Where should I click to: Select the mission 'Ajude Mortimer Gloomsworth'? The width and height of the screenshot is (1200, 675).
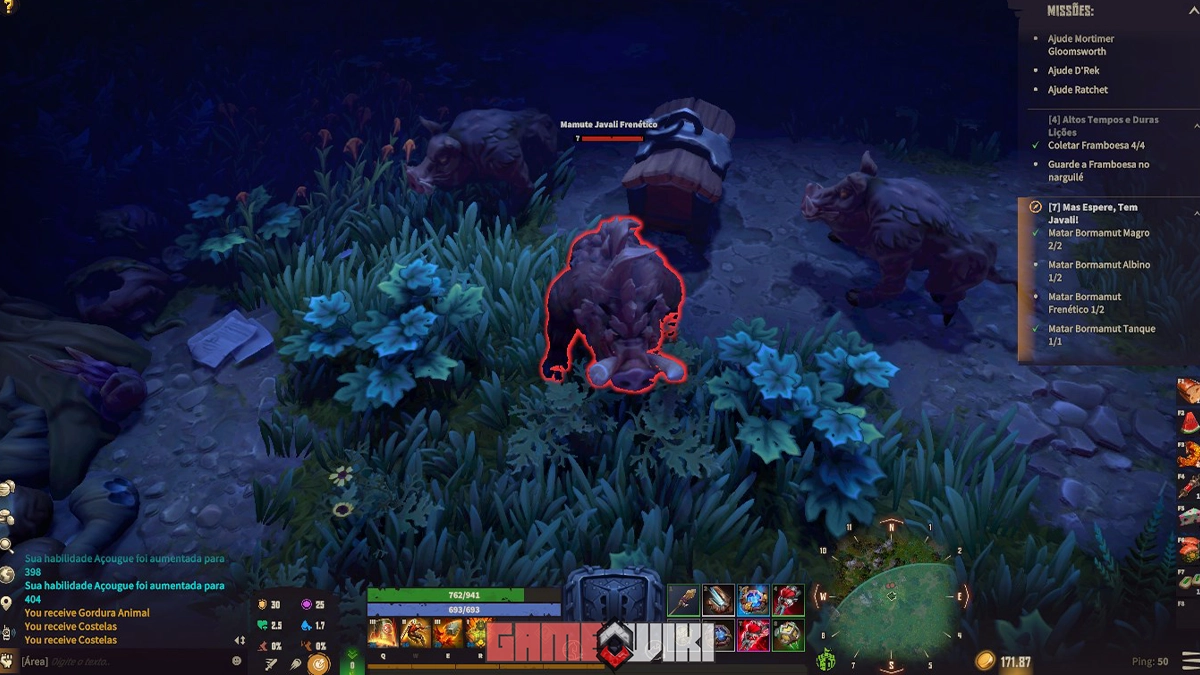(x=1080, y=44)
